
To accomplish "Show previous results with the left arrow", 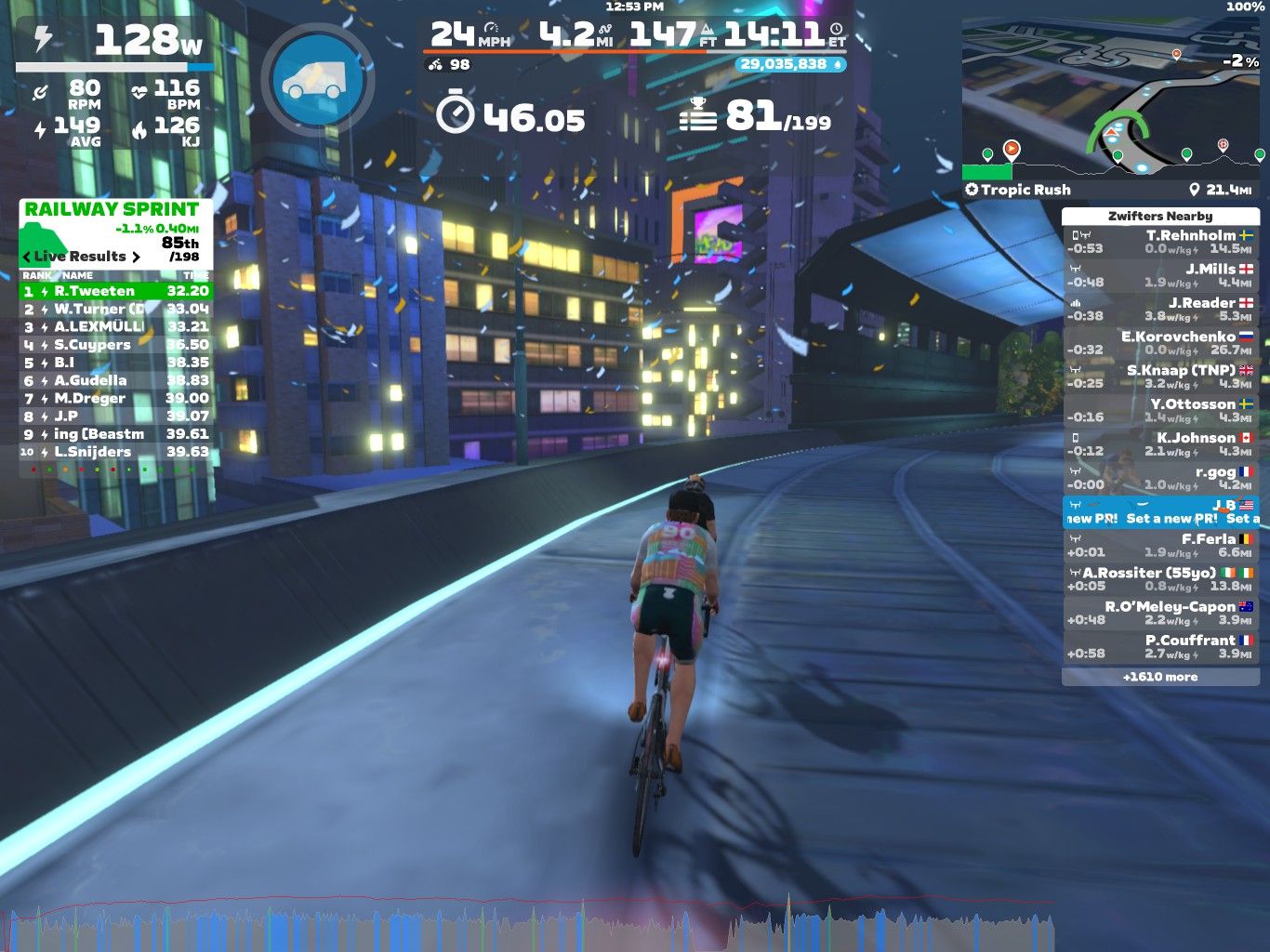I will click(27, 257).
